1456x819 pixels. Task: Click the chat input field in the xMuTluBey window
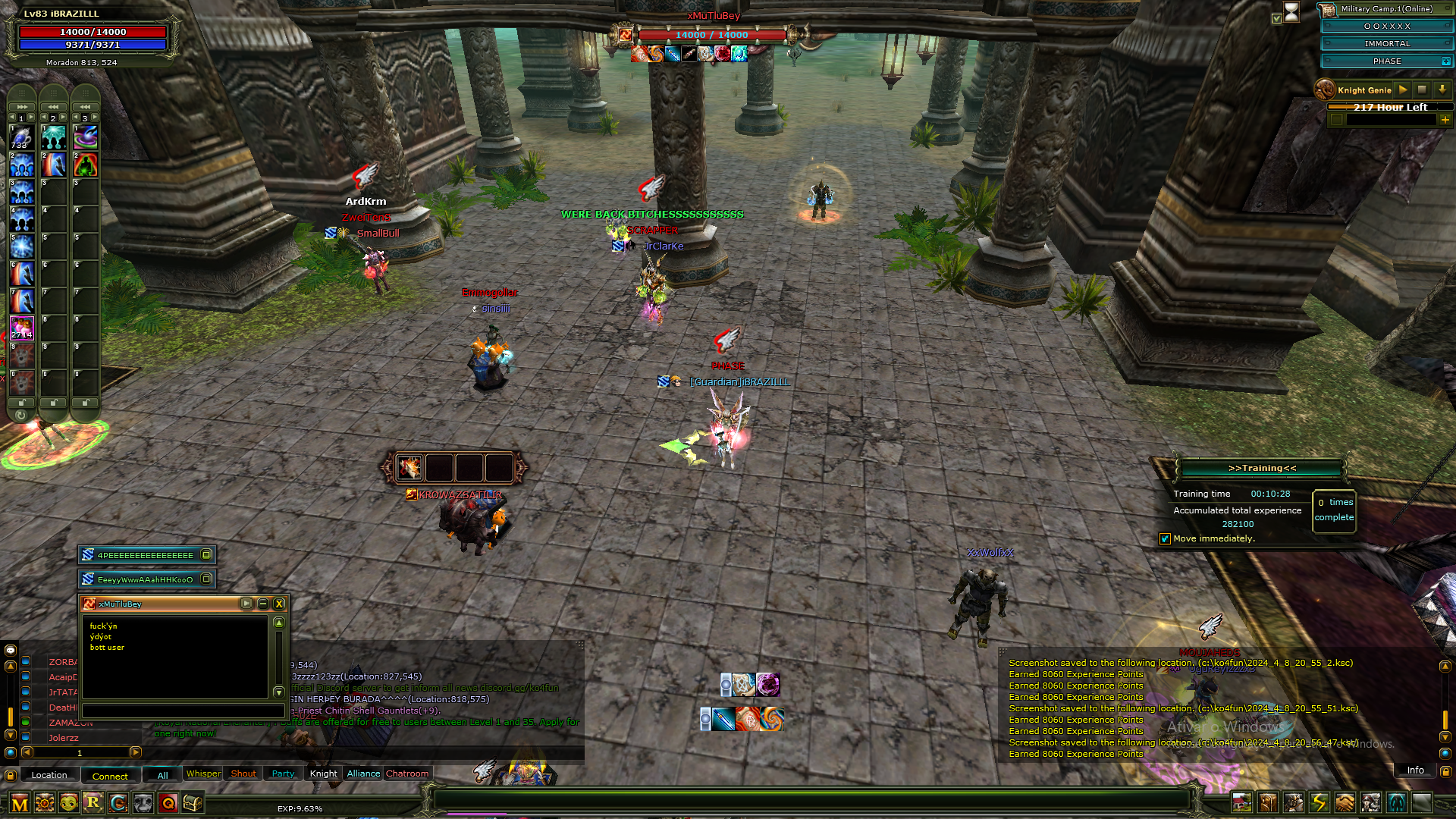(x=182, y=711)
